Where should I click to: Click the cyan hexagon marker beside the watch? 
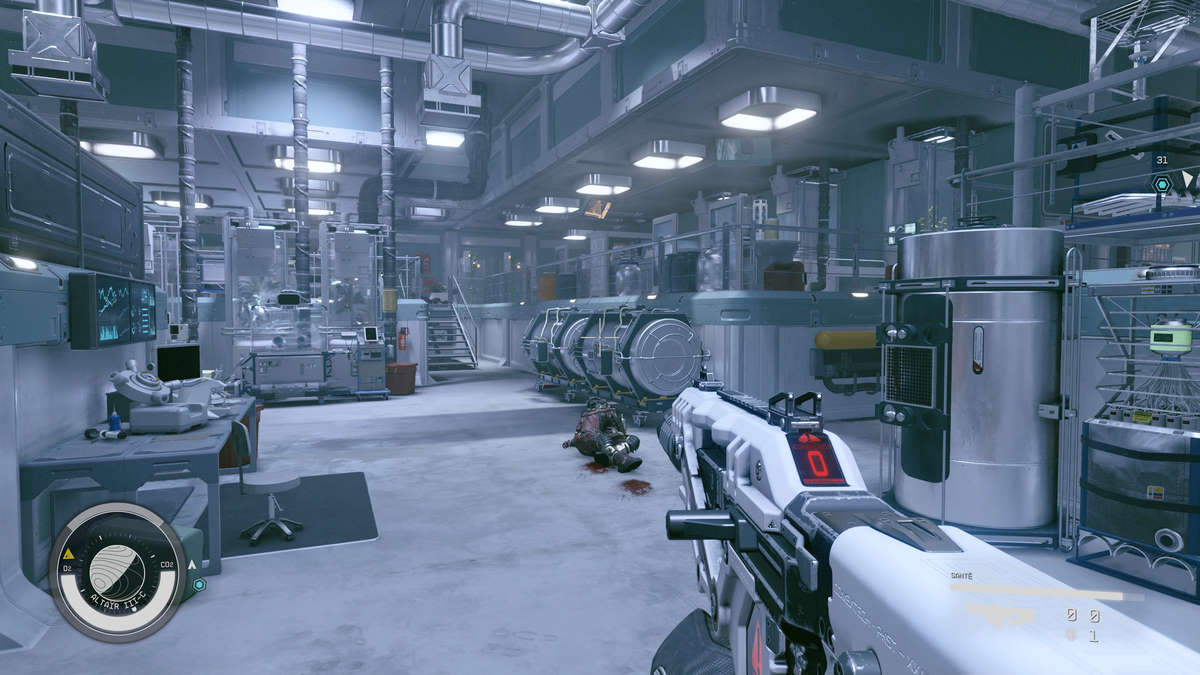coord(199,584)
